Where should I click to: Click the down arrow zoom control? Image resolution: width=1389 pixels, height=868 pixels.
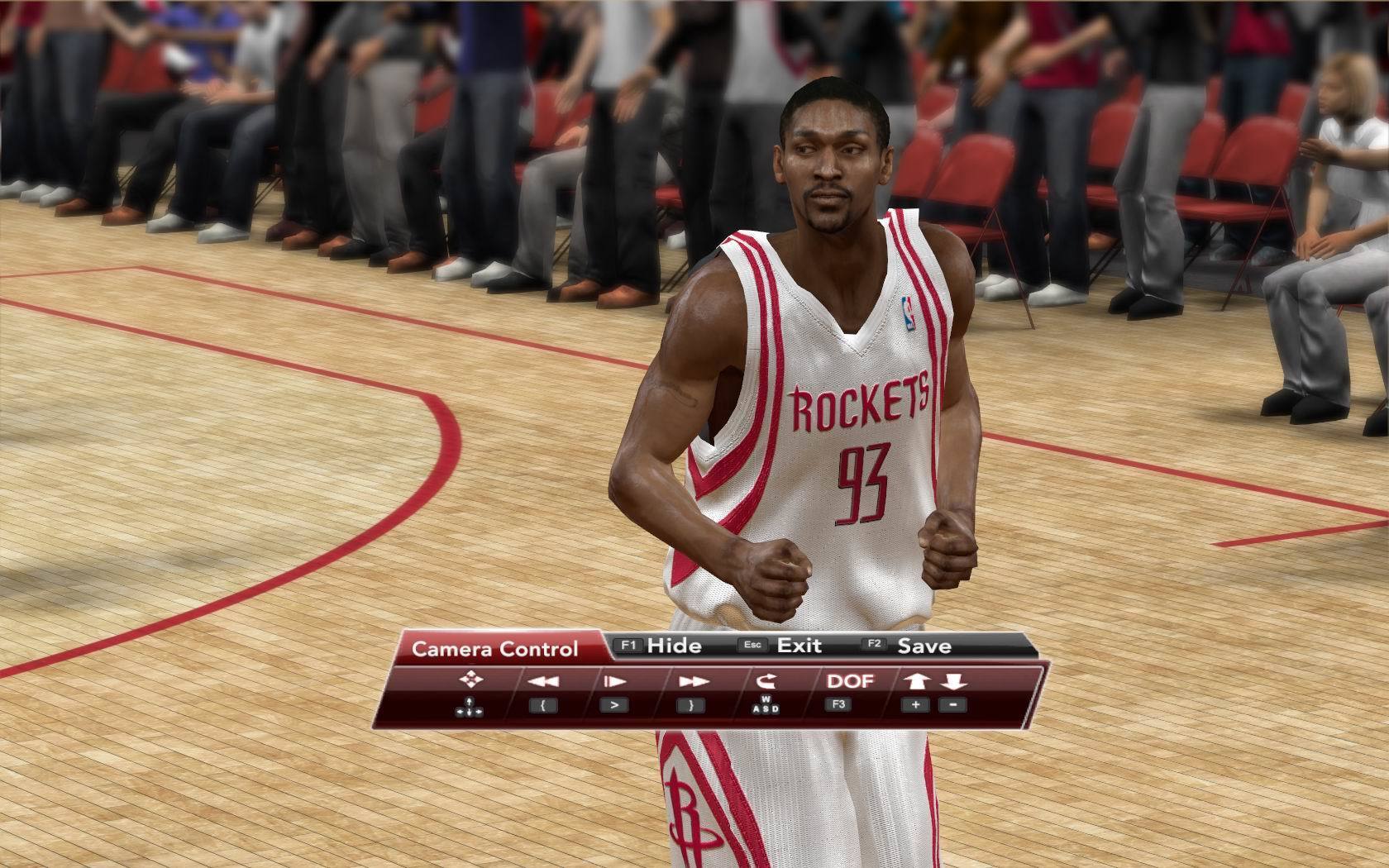pyautogui.click(x=953, y=681)
